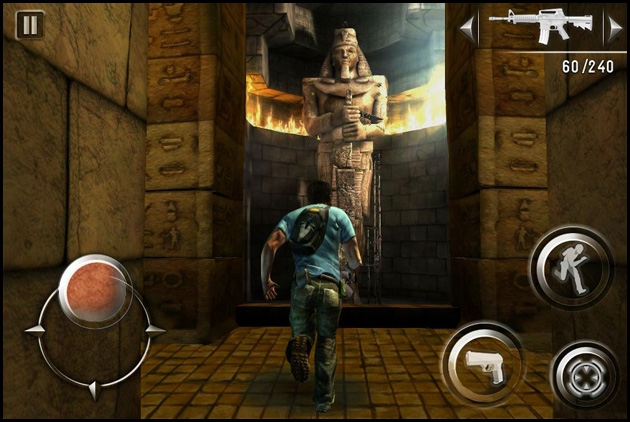Select the assault rifle weapon icon
Viewport: 630px width, 422px height.
click(x=539, y=26)
